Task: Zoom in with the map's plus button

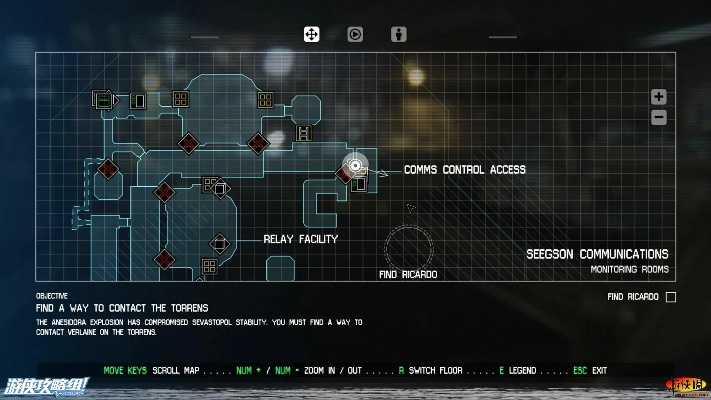Action: tap(658, 97)
